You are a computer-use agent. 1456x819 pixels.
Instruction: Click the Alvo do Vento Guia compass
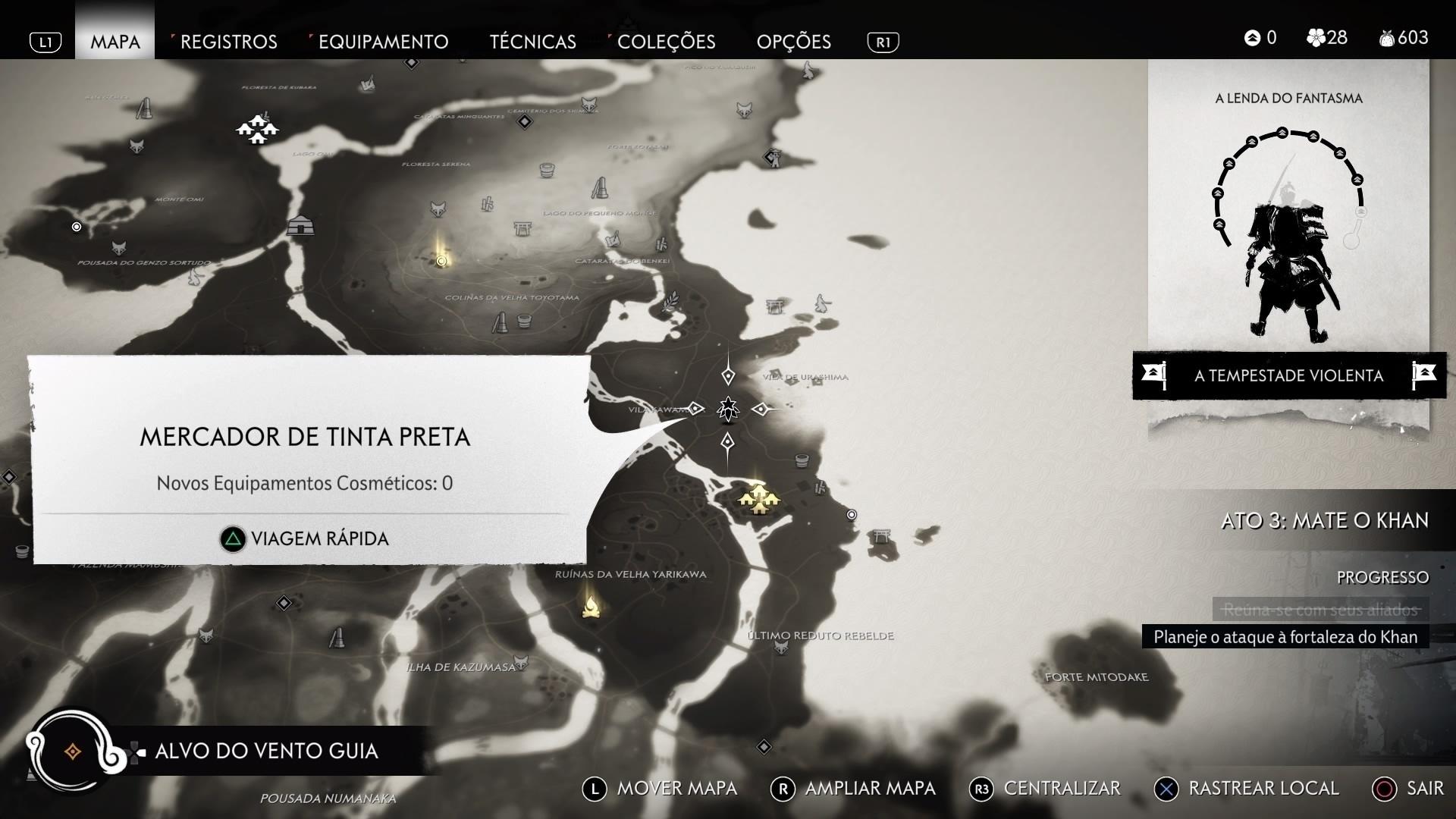pos(74,752)
